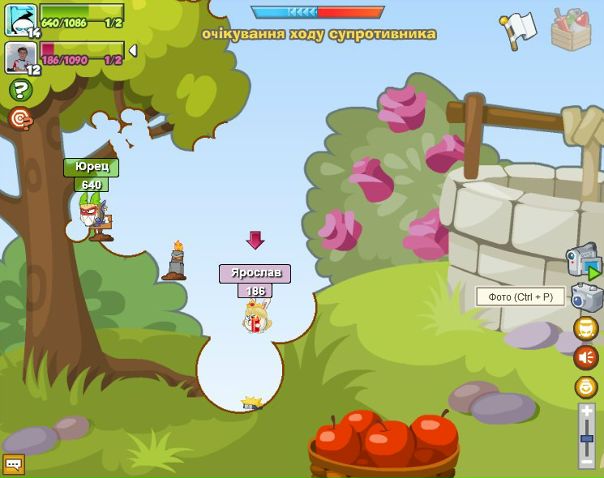The height and width of the screenshot is (478, 604).
Task: Zoom out with the minus button
Action: coord(587,461)
